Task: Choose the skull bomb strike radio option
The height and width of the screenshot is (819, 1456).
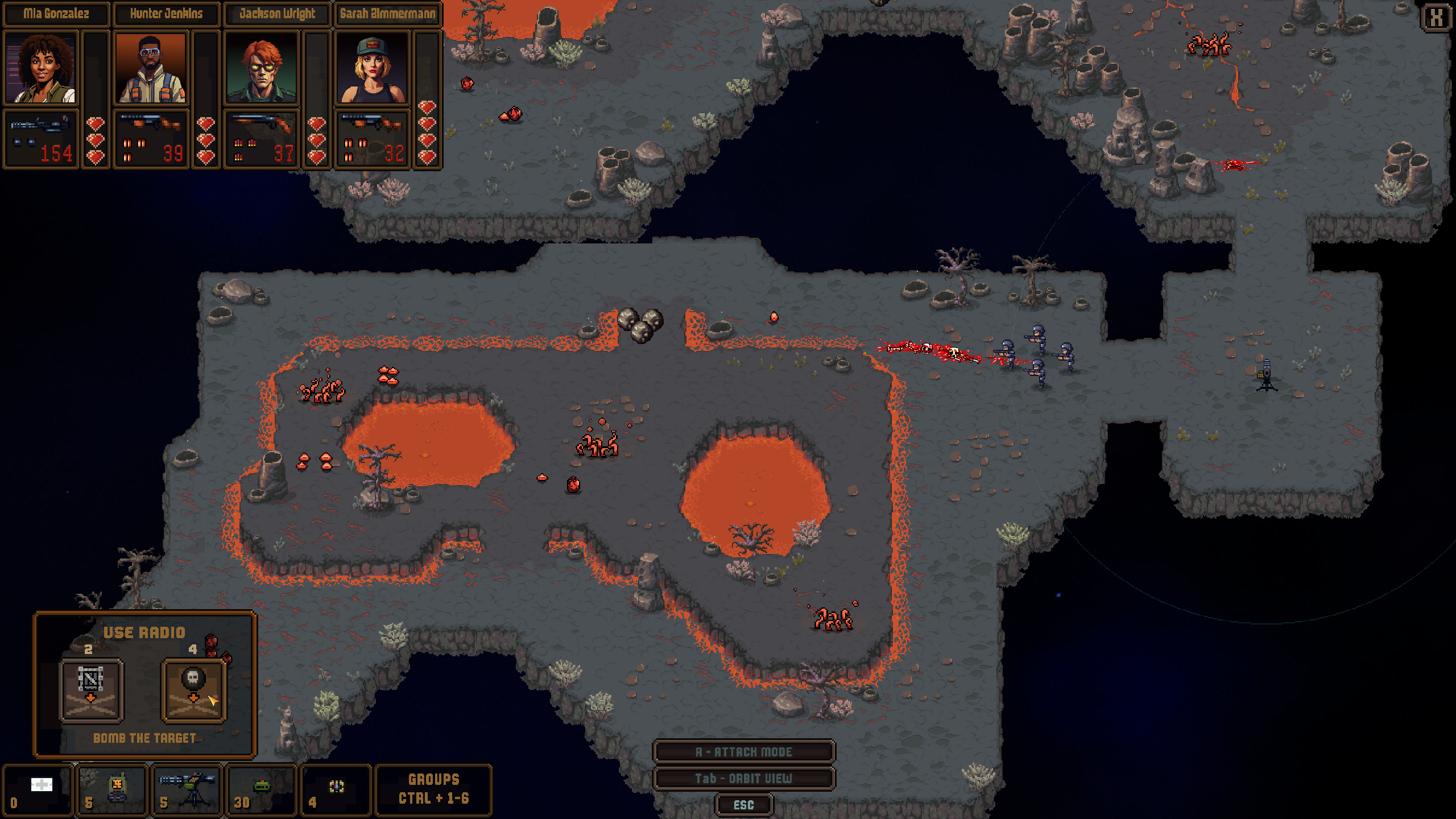Action: 193,690
